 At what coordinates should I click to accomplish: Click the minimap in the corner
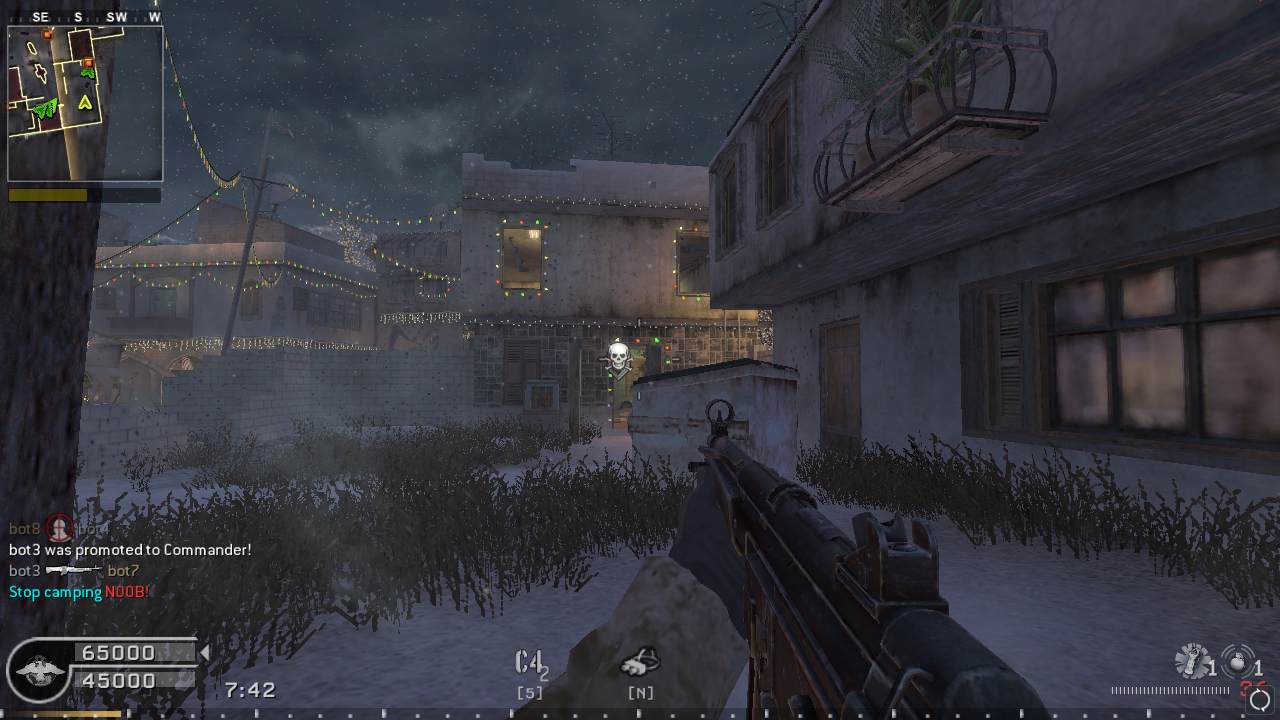coord(85,103)
